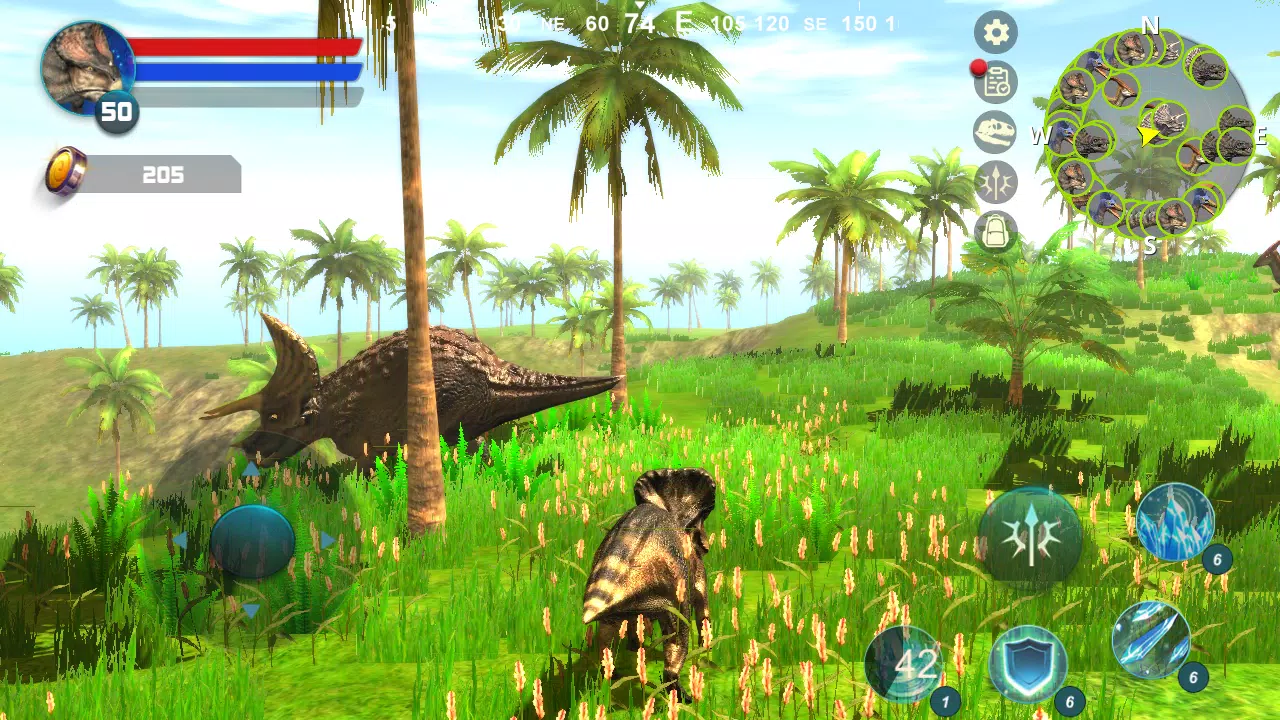The height and width of the screenshot is (720, 1280).
Task: Tap the claw attack ability icon in sidebar
Action: [995, 183]
